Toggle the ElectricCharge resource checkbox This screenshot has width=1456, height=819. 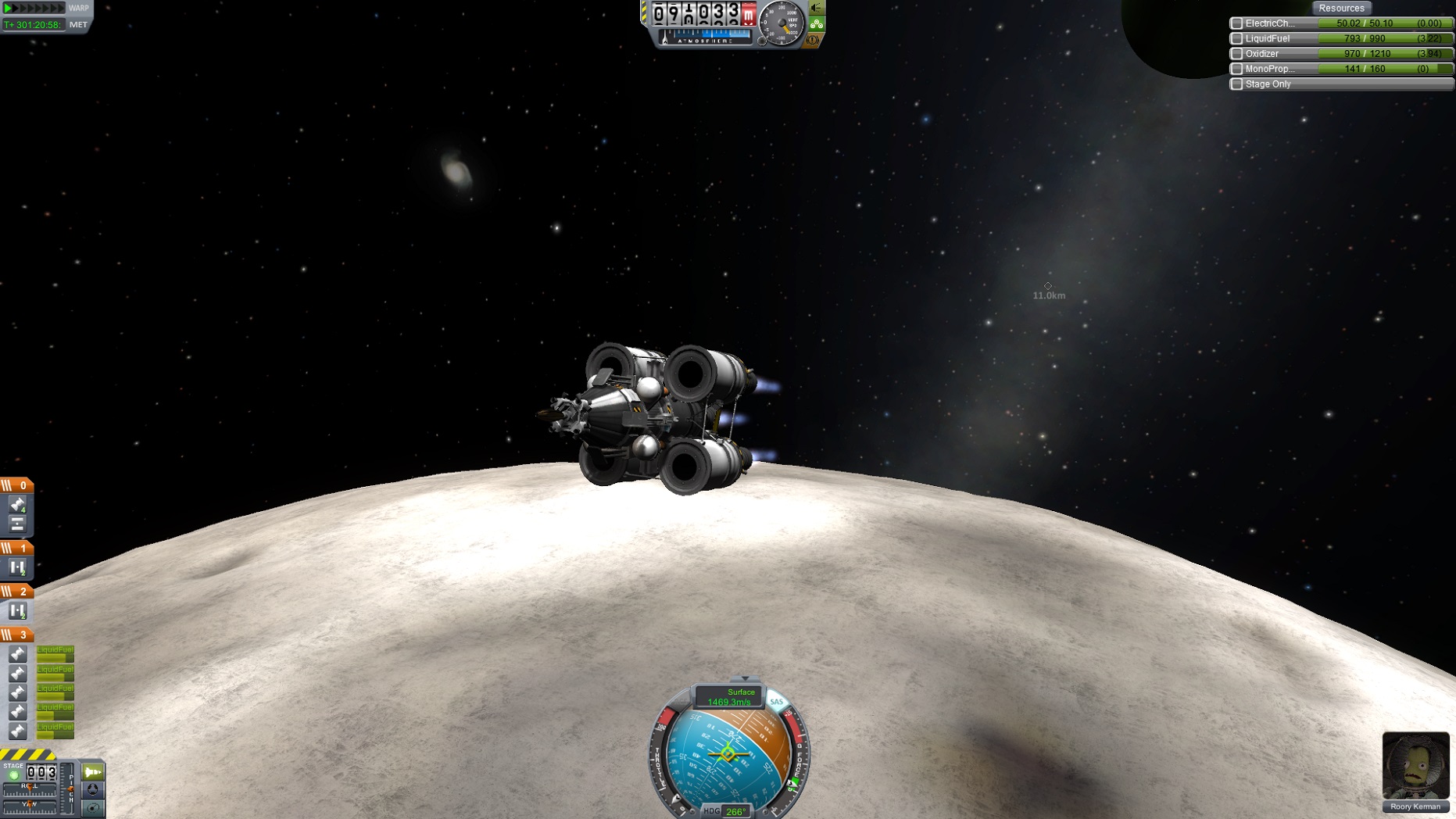coord(1236,23)
